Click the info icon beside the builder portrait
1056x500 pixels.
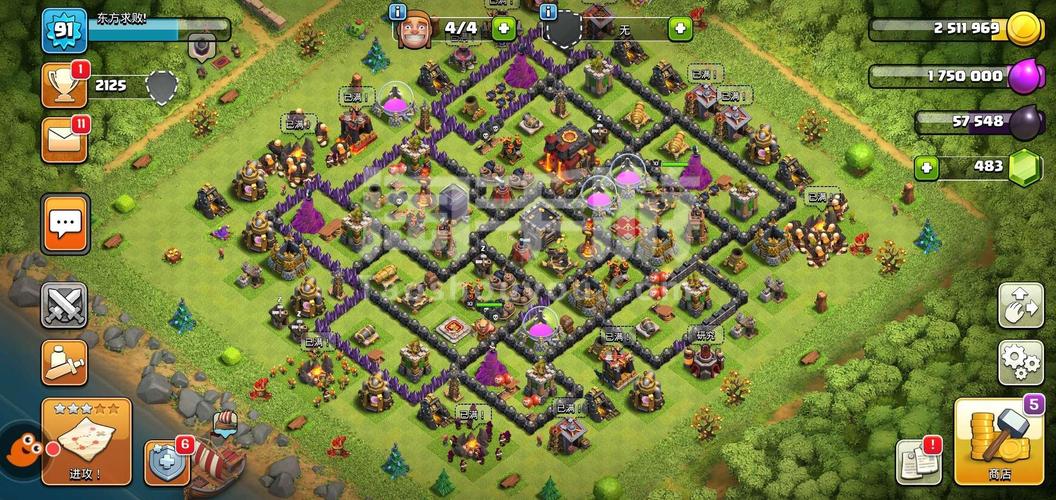(x=398, y=13)
